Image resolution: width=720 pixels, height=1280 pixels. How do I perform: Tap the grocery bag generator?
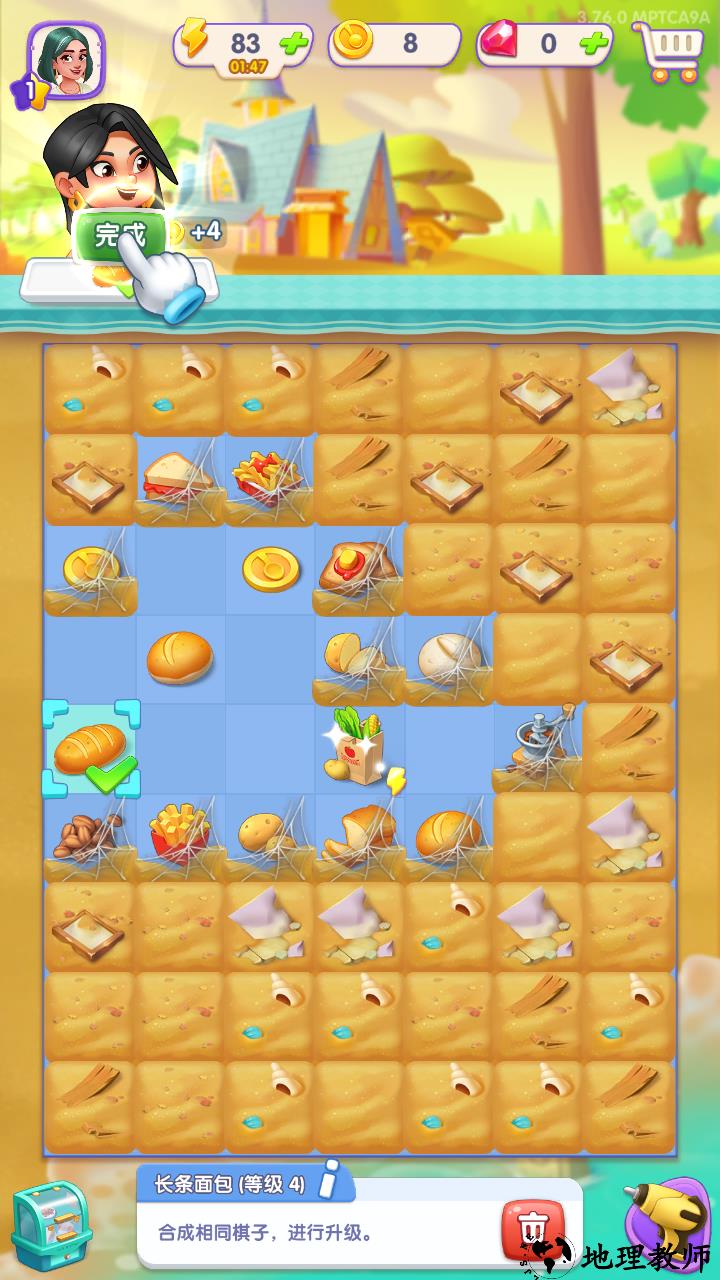[x=358, y=748]
